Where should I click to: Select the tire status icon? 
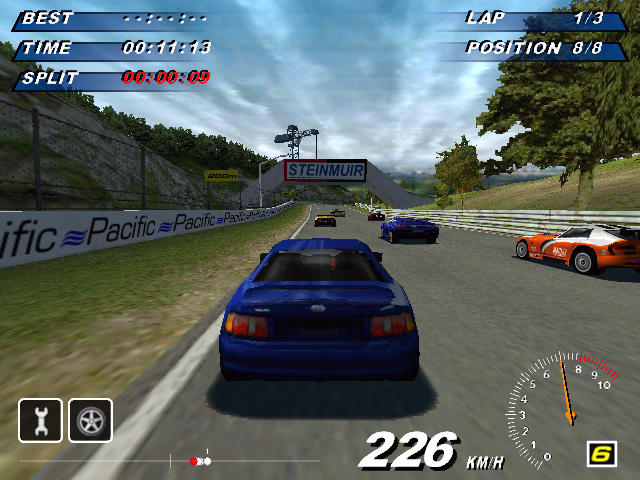pyautogui.click(x=90, y=420)
